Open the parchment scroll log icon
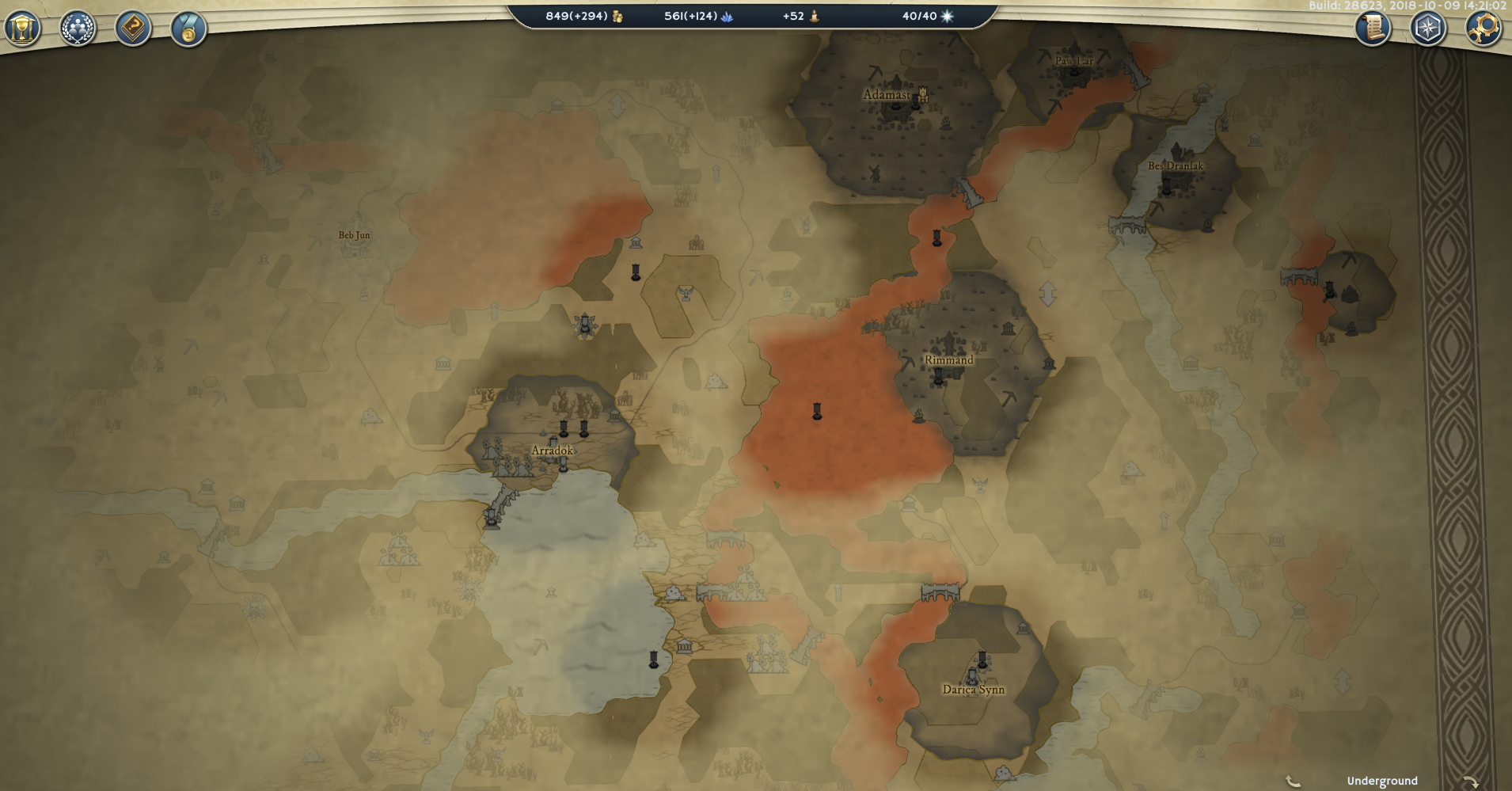 (x=1373, y=29)
